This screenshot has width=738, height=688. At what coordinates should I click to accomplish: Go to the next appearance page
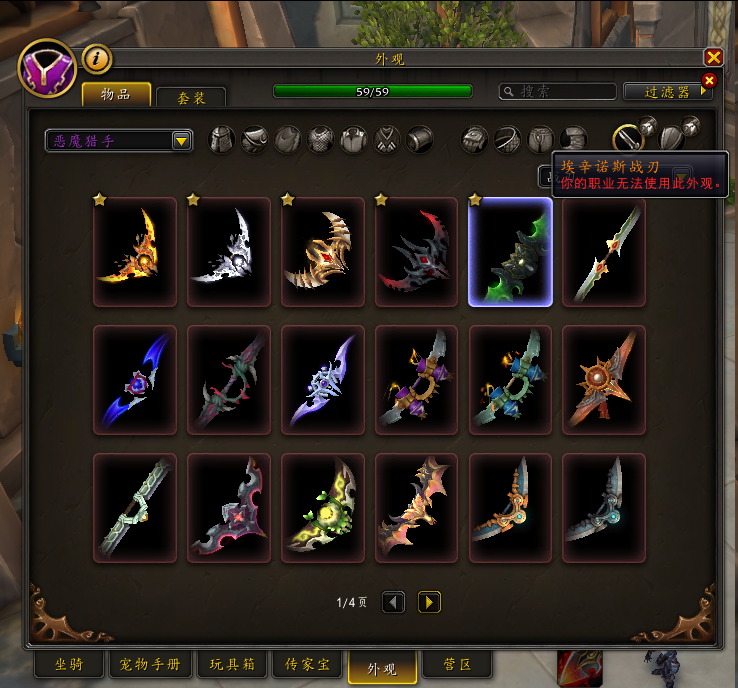coord(429,602)
